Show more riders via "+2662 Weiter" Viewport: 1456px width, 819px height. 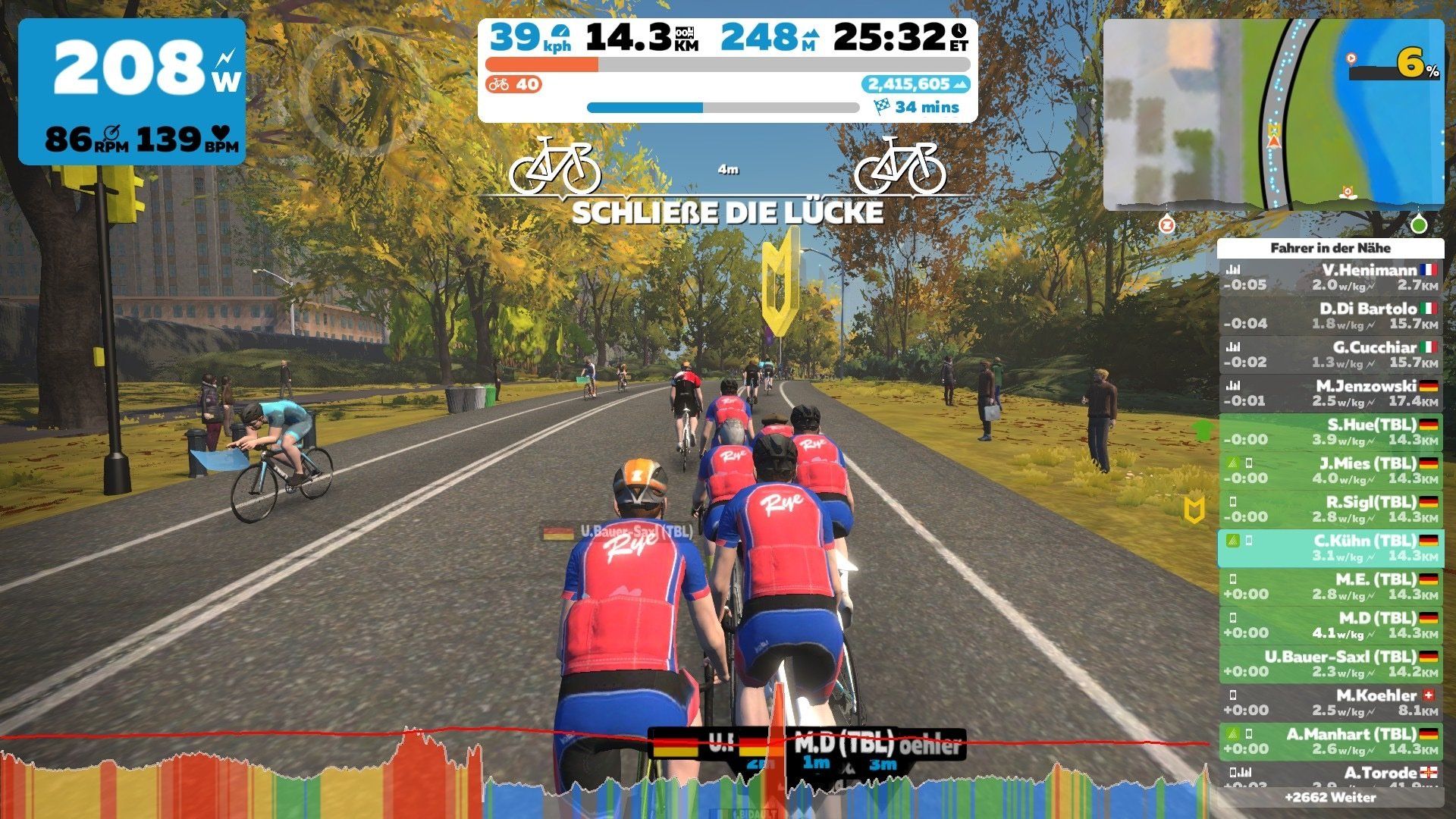(x=1331, y=798)
